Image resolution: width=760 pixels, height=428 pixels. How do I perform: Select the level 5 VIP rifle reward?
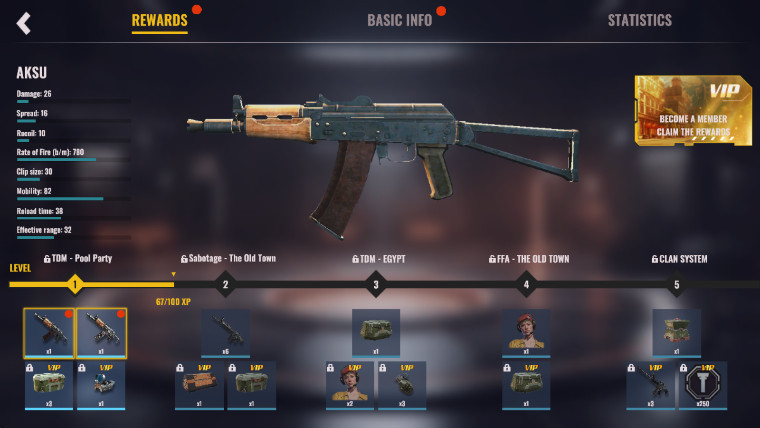651,385
